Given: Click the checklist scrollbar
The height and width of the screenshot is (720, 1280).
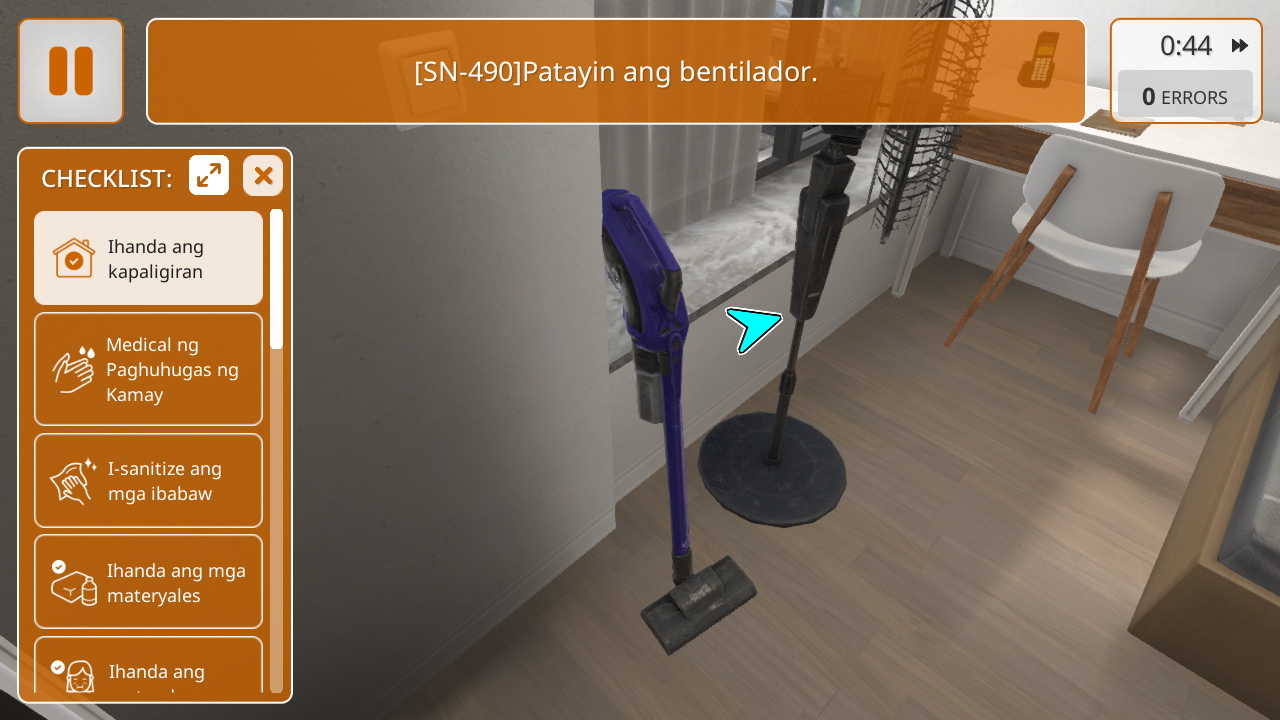Looking at the screenshot, I should (x=276, y=450).
